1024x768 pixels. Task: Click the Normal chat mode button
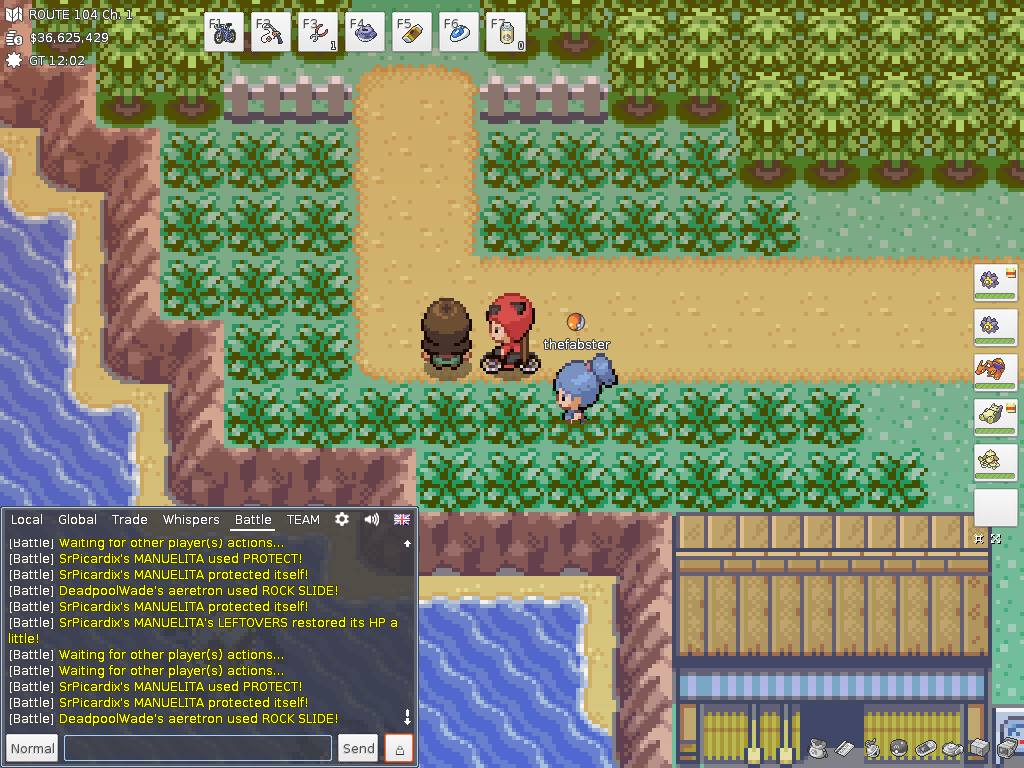pos(32,748)
